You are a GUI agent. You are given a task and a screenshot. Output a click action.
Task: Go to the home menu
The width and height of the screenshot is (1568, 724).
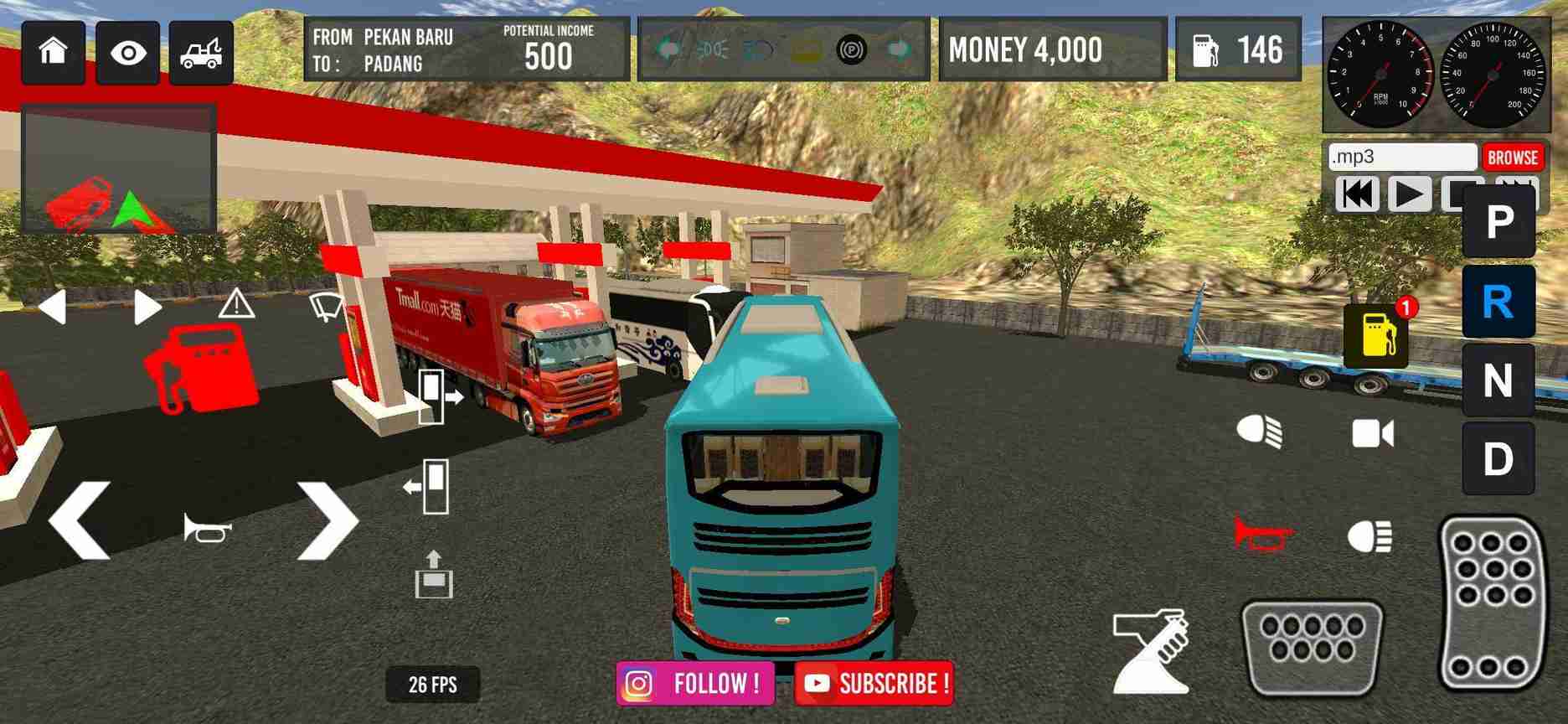point(54,53)
